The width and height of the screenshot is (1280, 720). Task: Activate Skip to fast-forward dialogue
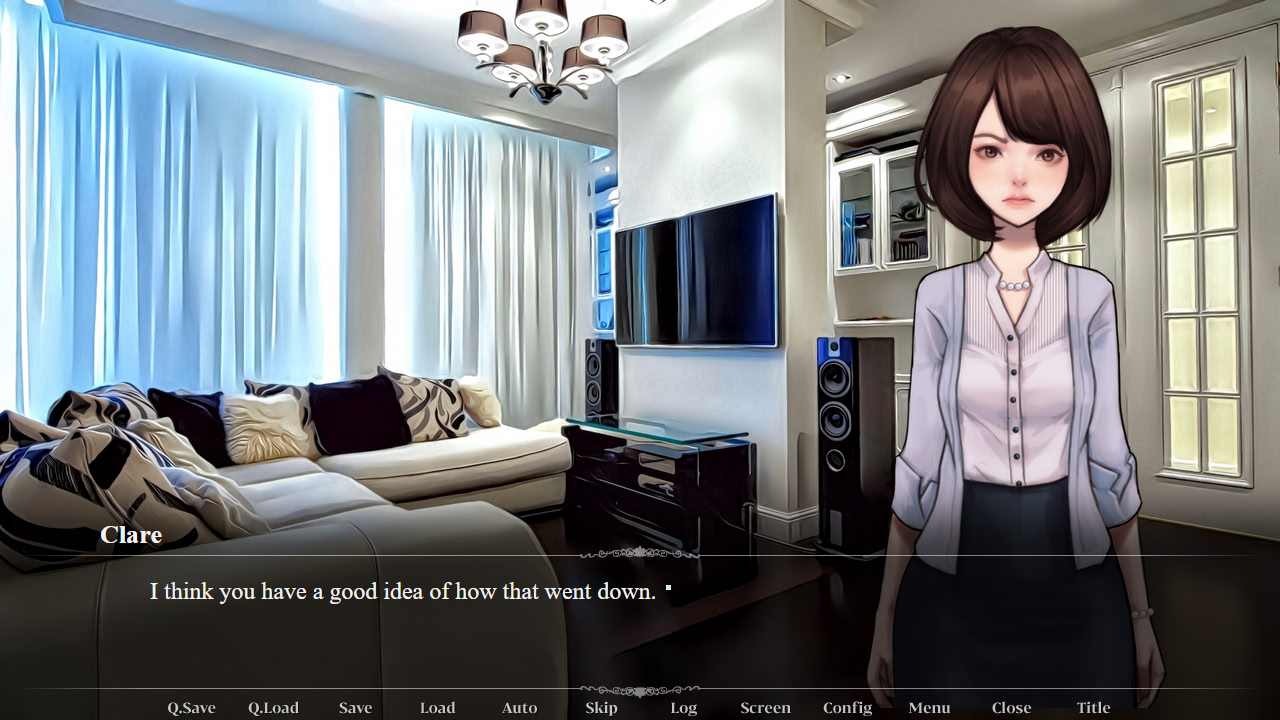601,707
